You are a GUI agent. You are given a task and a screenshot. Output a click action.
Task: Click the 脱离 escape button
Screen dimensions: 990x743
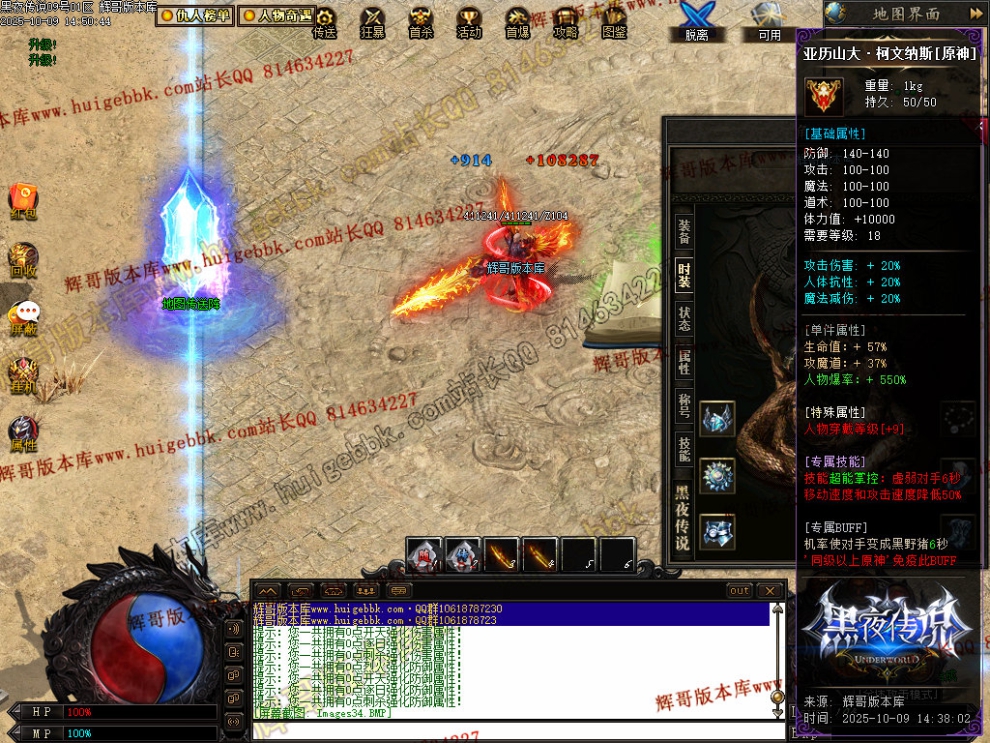point(696,22)
